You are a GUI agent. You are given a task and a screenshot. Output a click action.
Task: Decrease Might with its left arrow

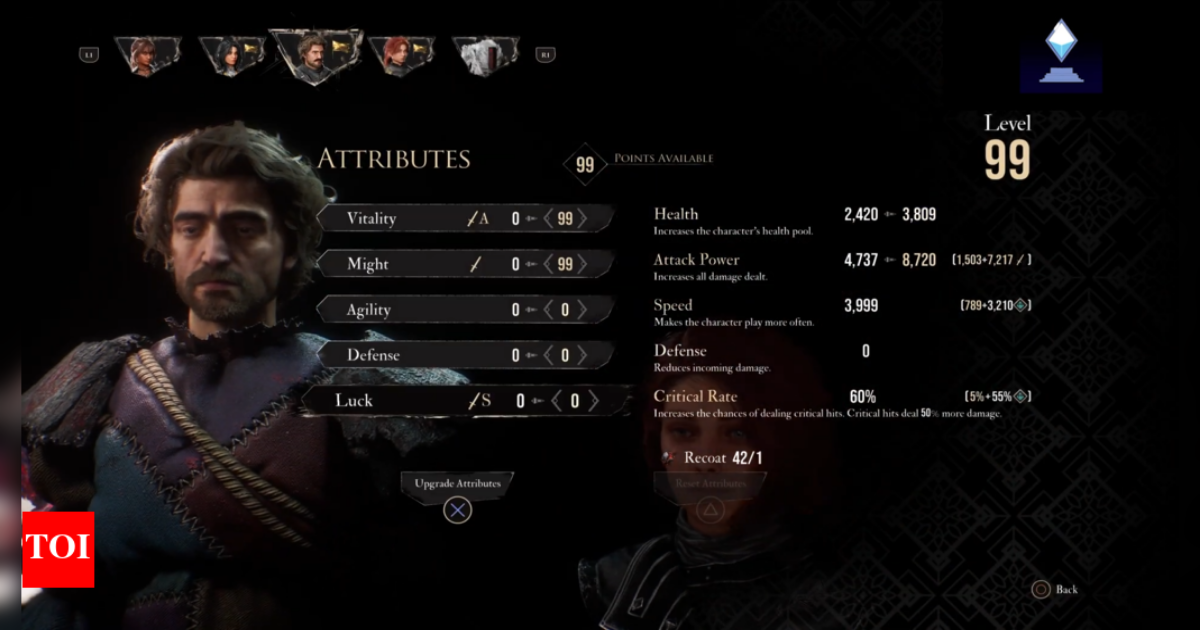pos(548,265)
